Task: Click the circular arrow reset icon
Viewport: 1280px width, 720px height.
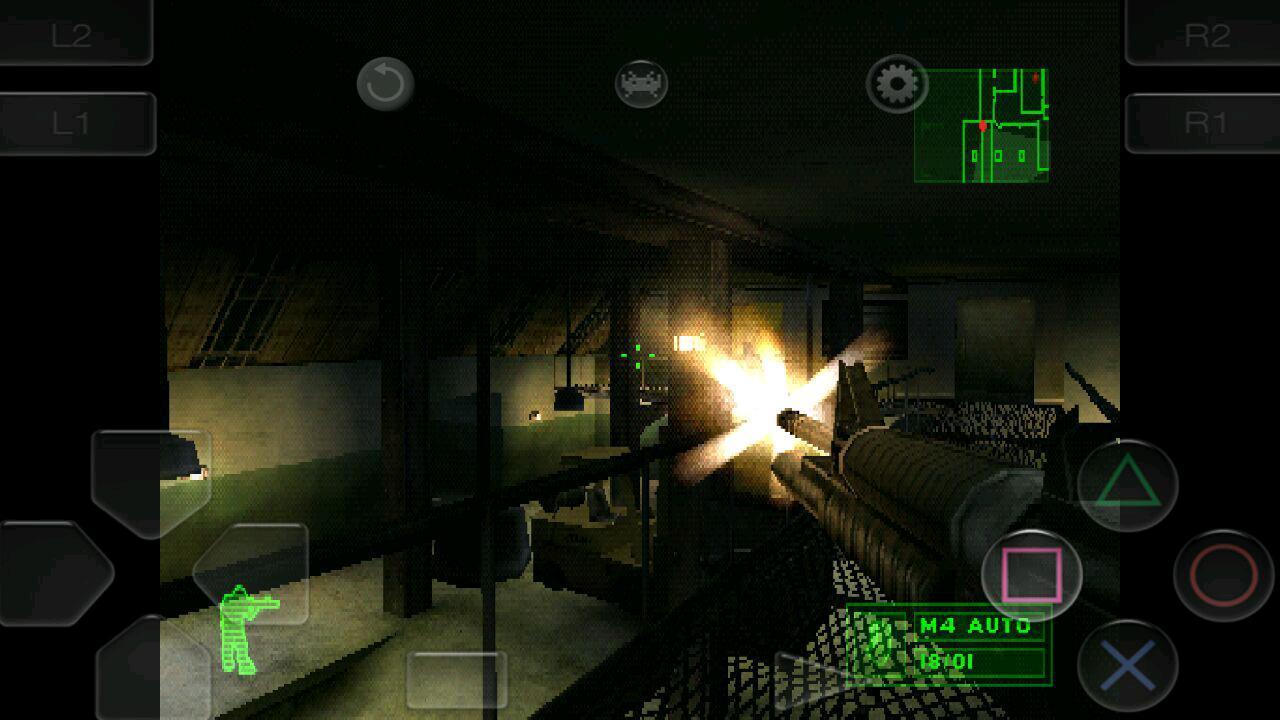Action: point(385,84)
